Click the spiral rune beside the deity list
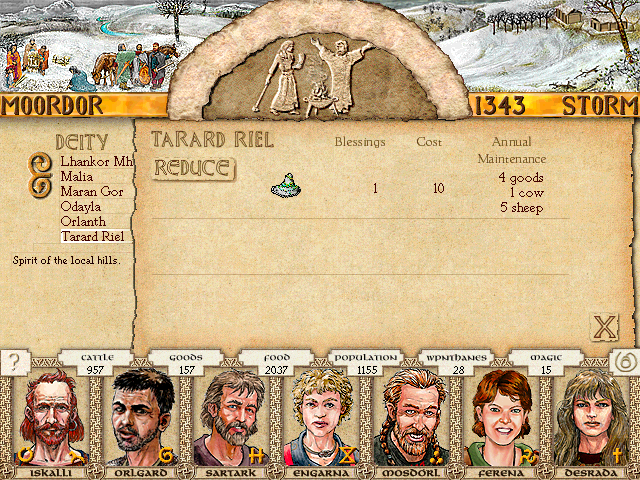 [40, 173]
